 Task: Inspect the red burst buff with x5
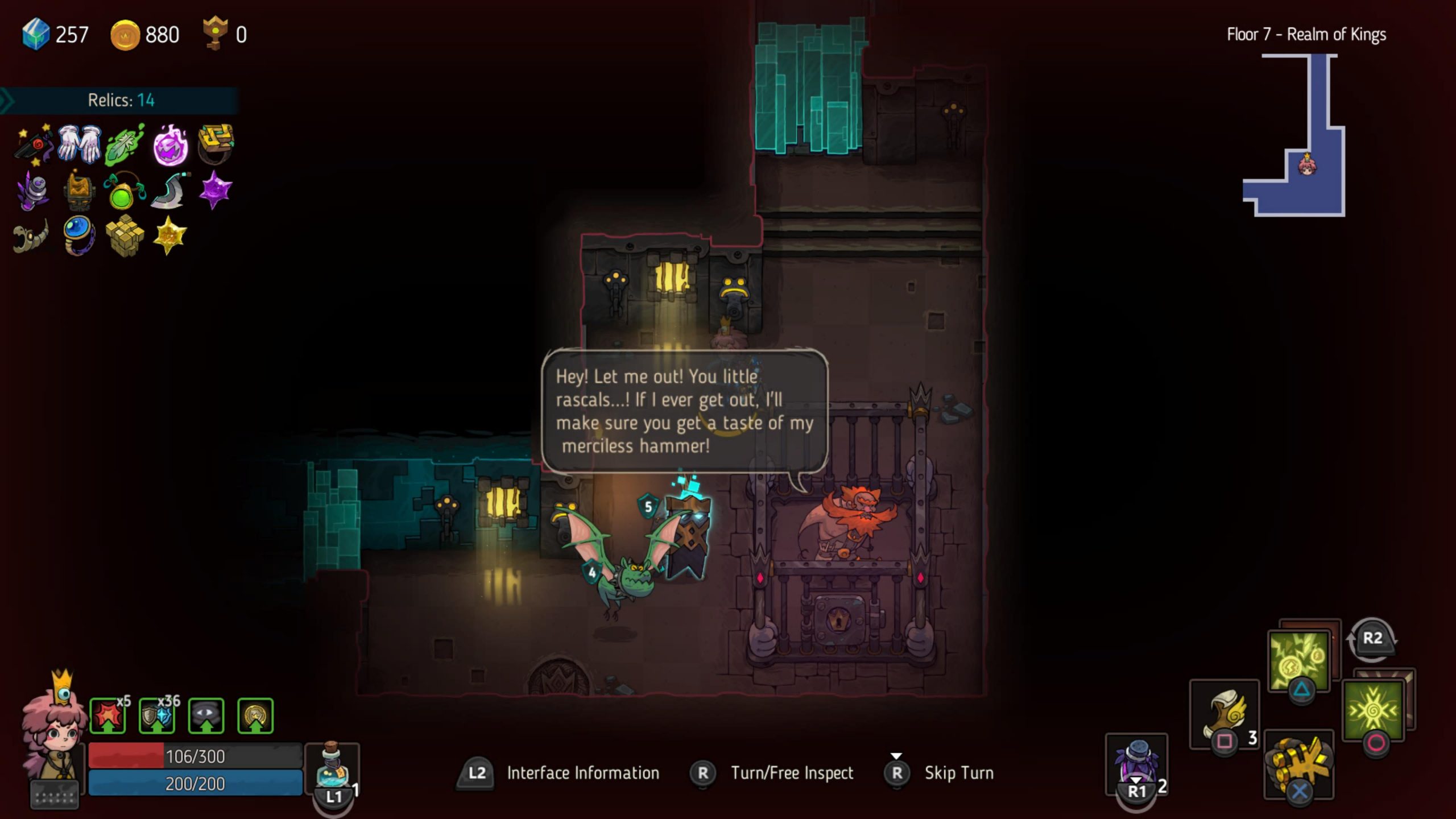pyautogui.click(x=108, y=715)
